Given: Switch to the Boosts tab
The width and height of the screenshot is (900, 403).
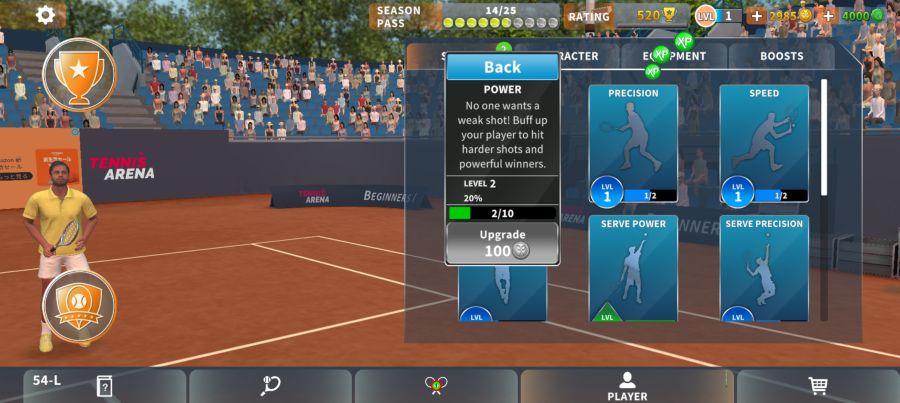Looking at the screenshot, I should [781, 57].
